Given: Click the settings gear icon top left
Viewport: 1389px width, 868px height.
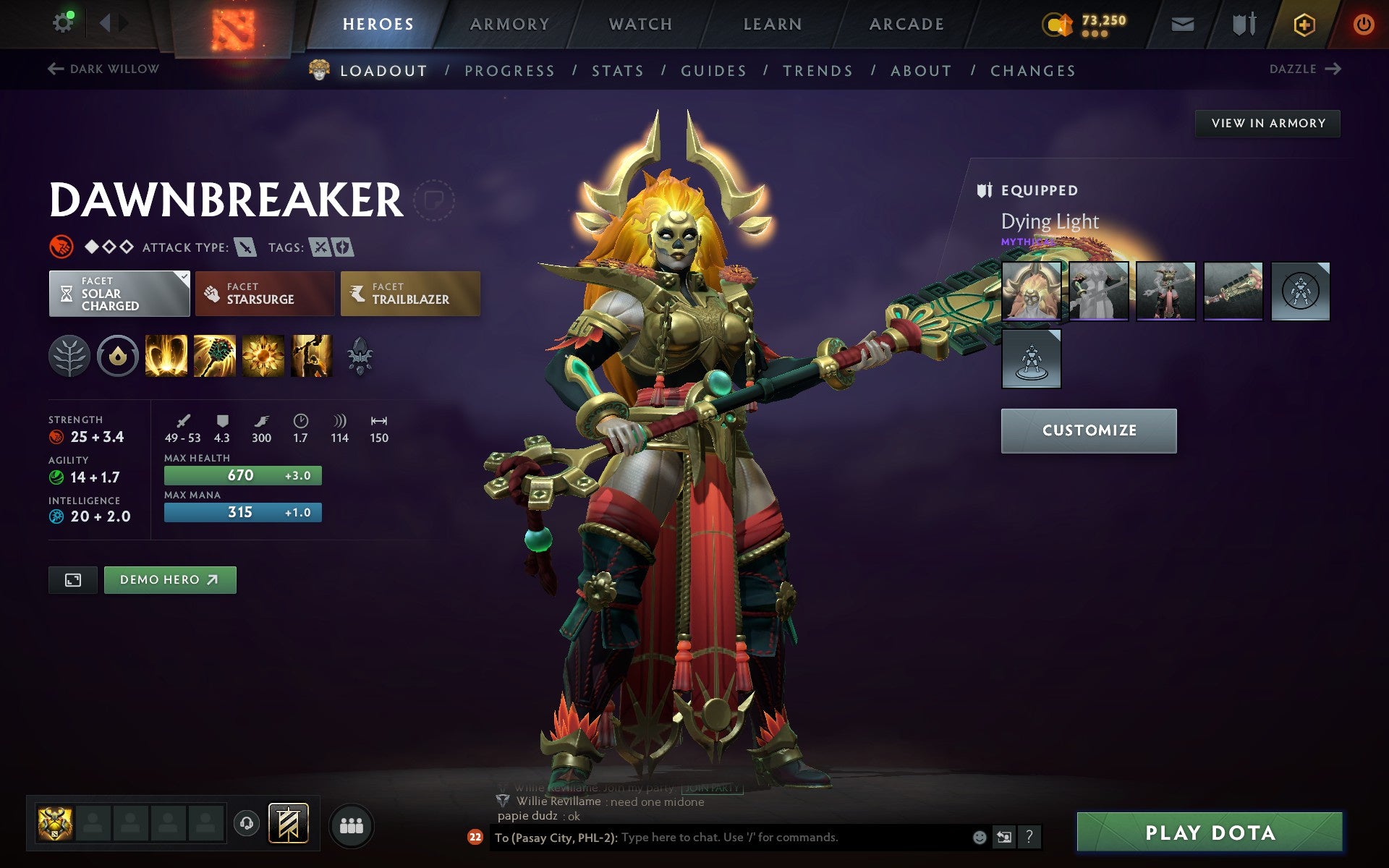Looking at the screenshot, I should coord(63,22).
